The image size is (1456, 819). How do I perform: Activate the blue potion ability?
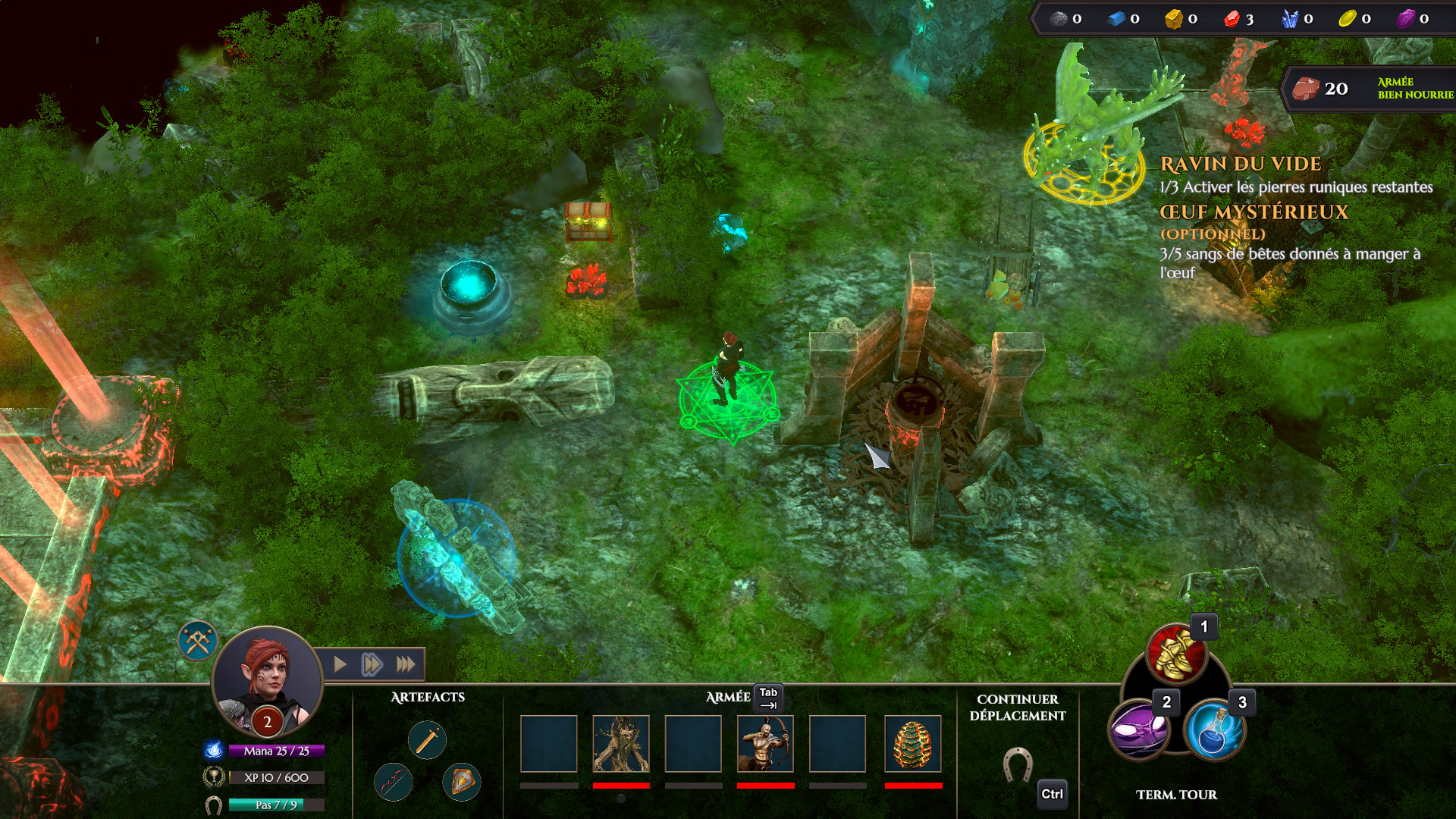(1214, 730)
